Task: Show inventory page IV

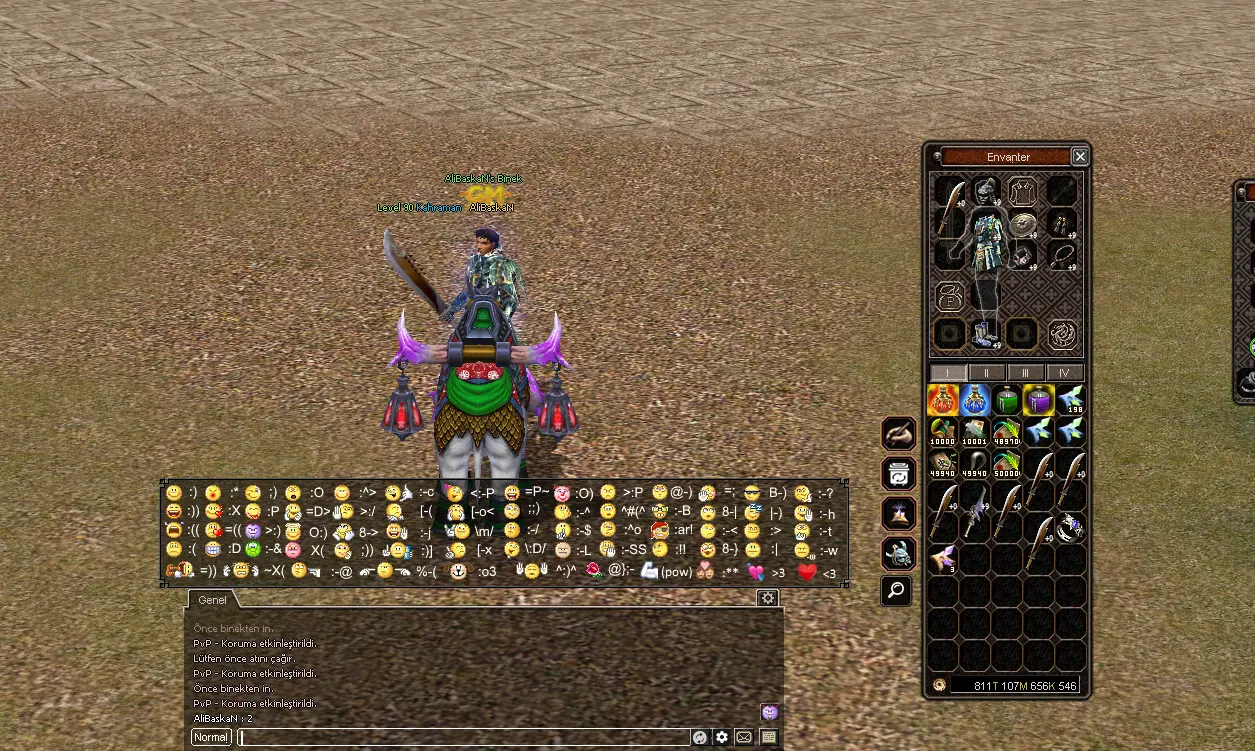Action: pyautogui.click(x=1064, y=373)
